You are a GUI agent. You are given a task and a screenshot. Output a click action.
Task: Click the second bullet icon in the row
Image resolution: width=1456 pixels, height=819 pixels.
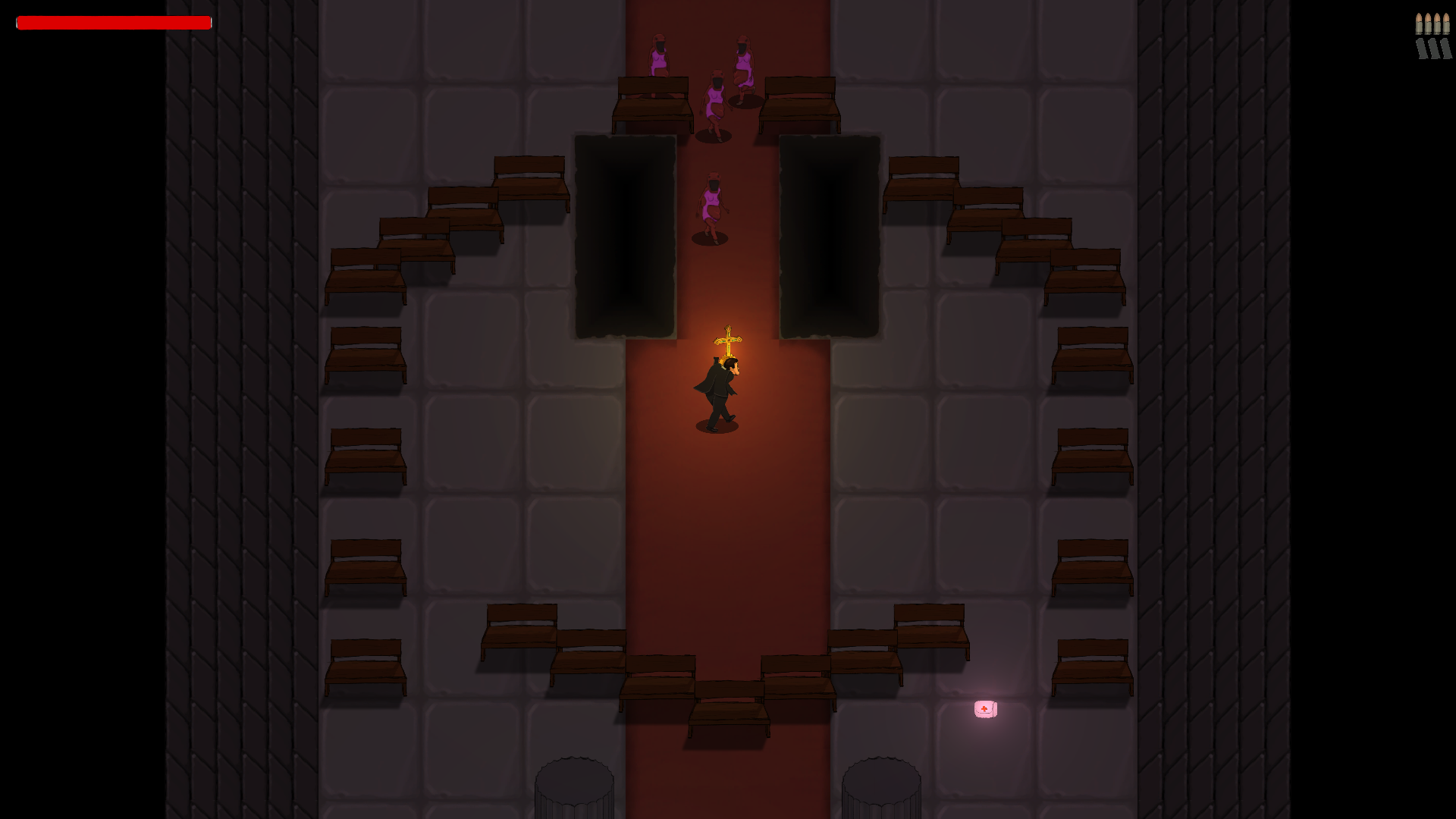coord(1428,23)
